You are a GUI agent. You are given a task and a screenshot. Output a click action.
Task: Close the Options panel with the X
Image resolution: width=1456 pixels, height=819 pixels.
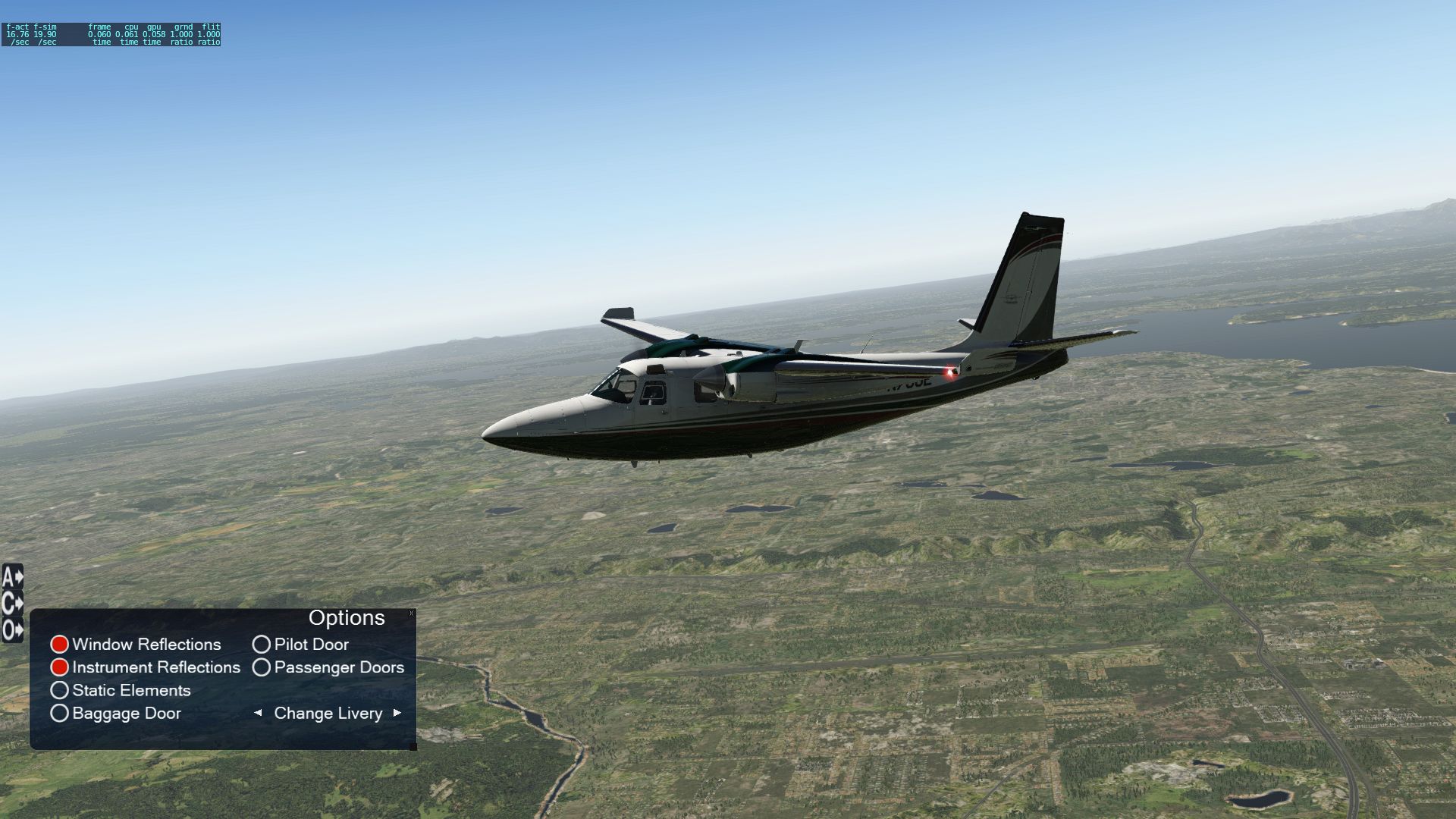[411, 613]
